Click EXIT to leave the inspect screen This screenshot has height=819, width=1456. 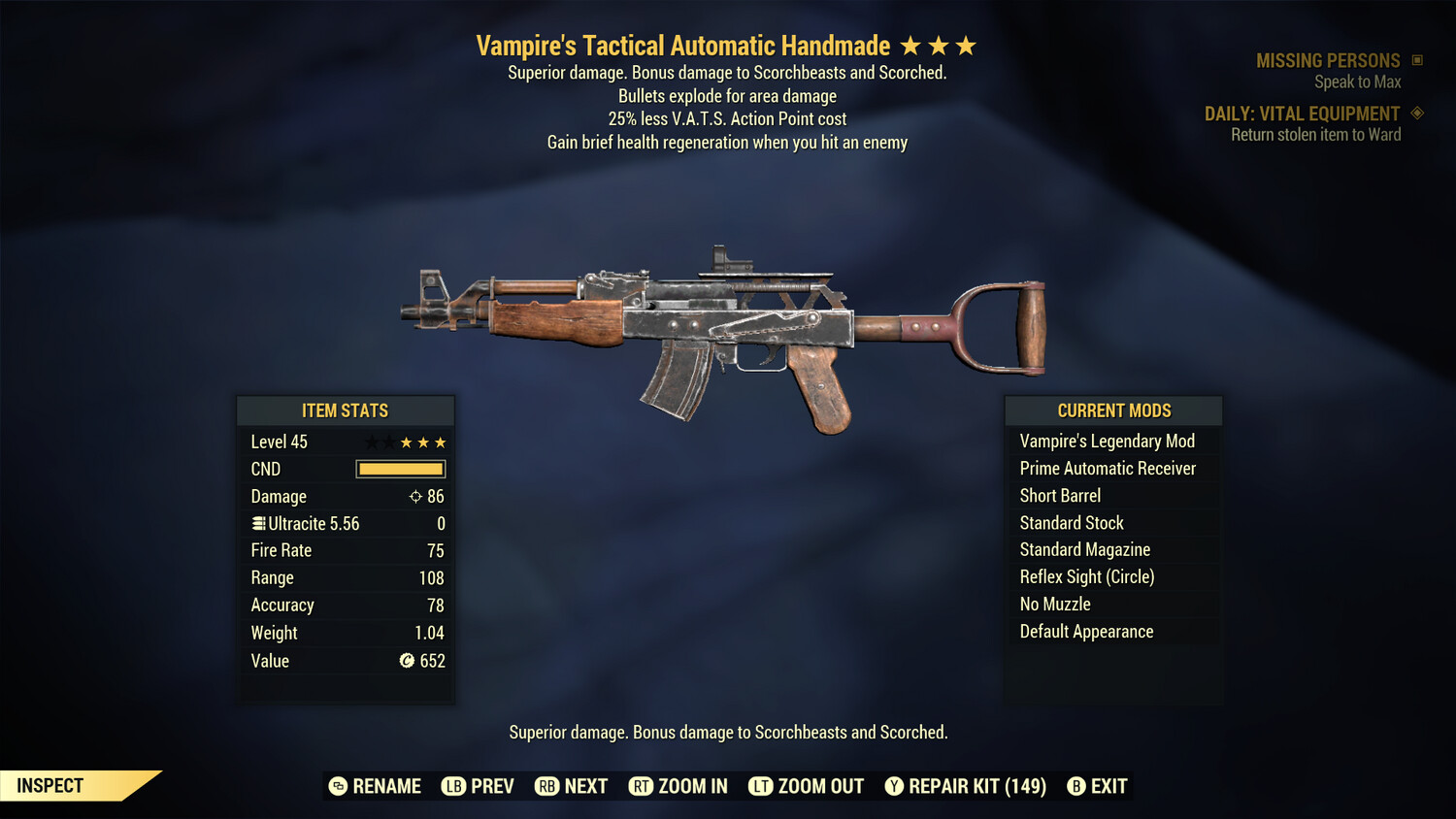1097,786
